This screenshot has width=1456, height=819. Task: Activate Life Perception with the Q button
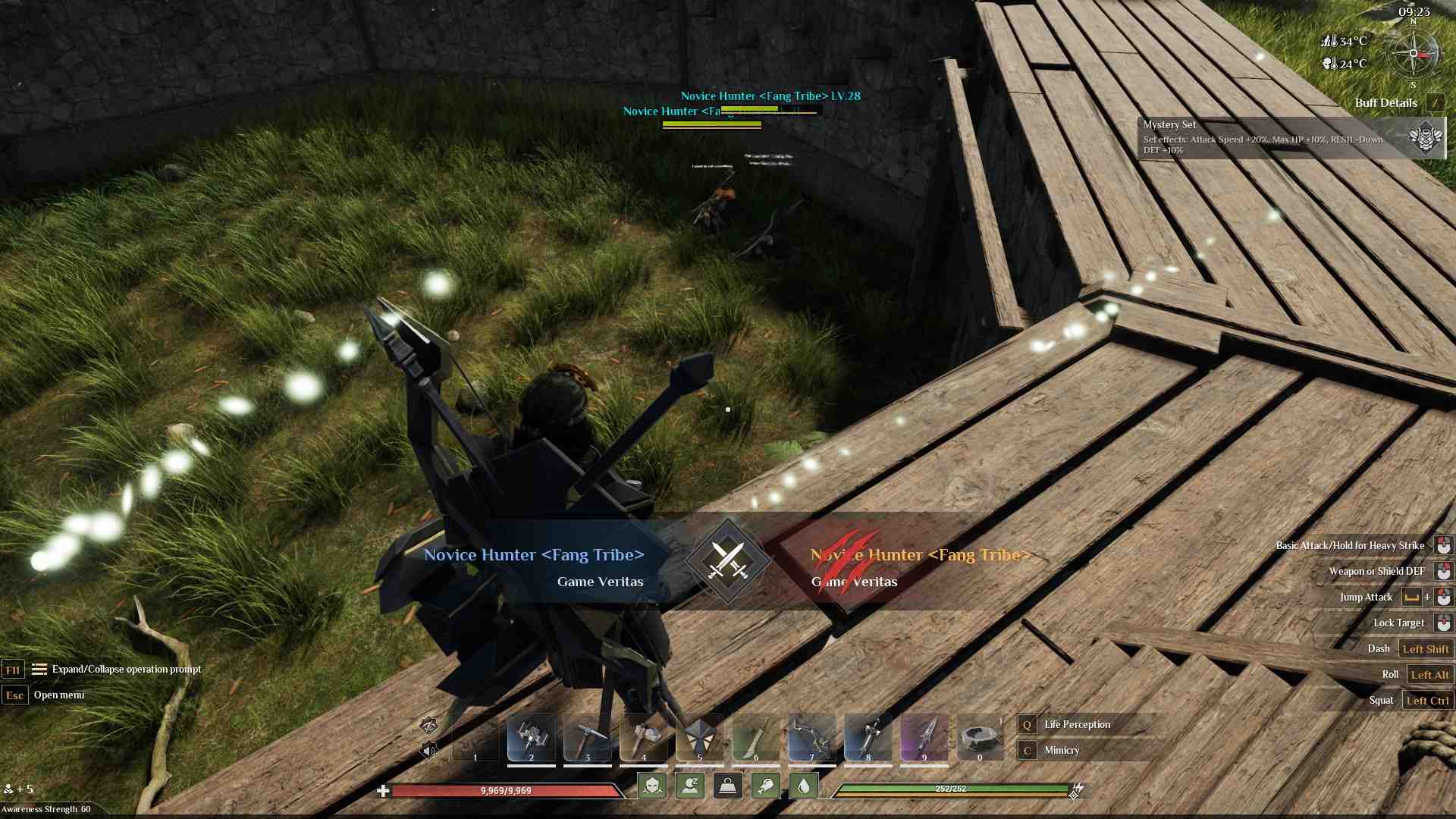1028,724
